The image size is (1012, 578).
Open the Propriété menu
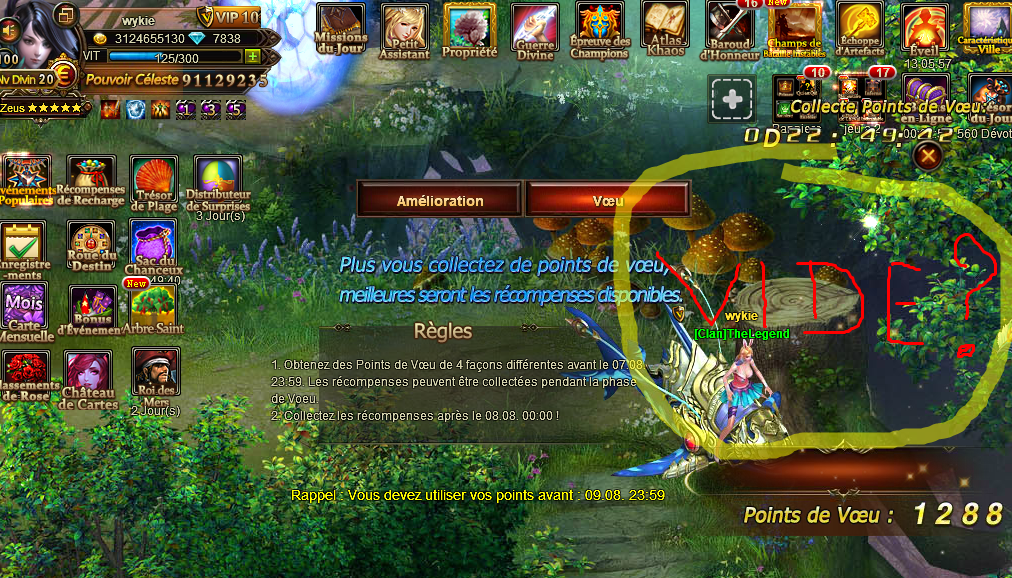point(470,29)
